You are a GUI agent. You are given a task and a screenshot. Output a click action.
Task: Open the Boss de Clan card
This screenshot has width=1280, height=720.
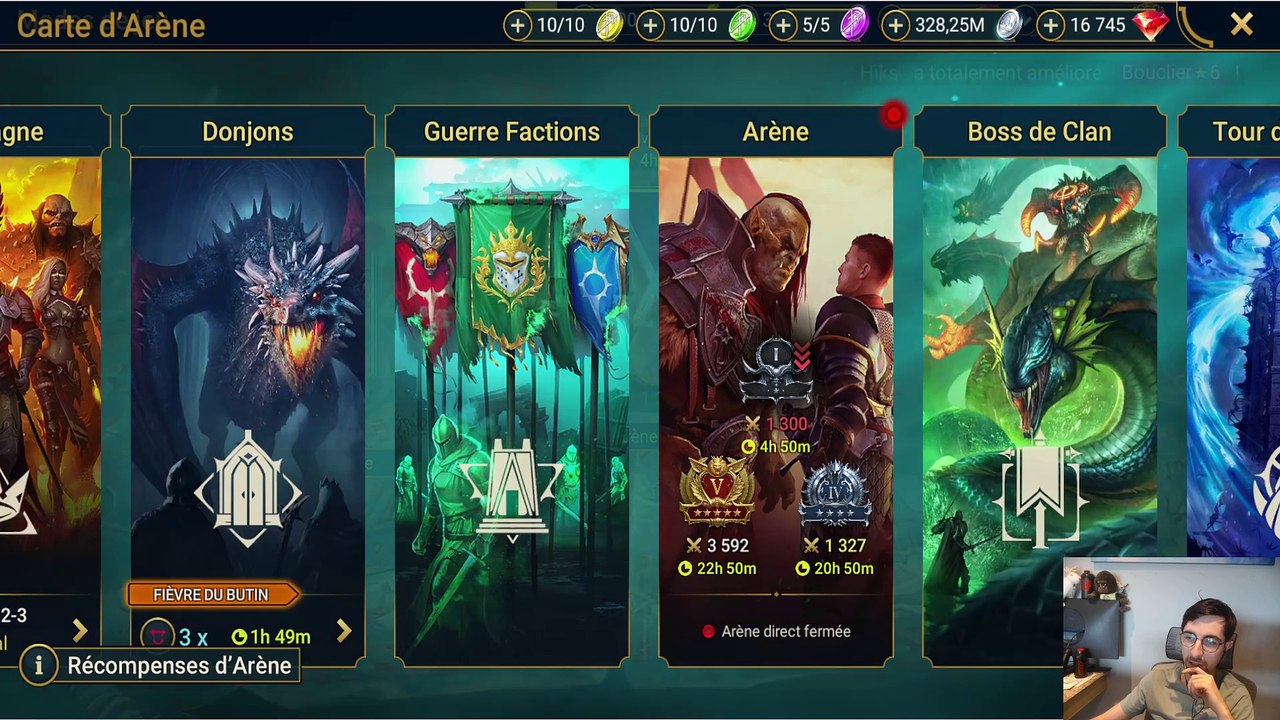pos(1039,380)
